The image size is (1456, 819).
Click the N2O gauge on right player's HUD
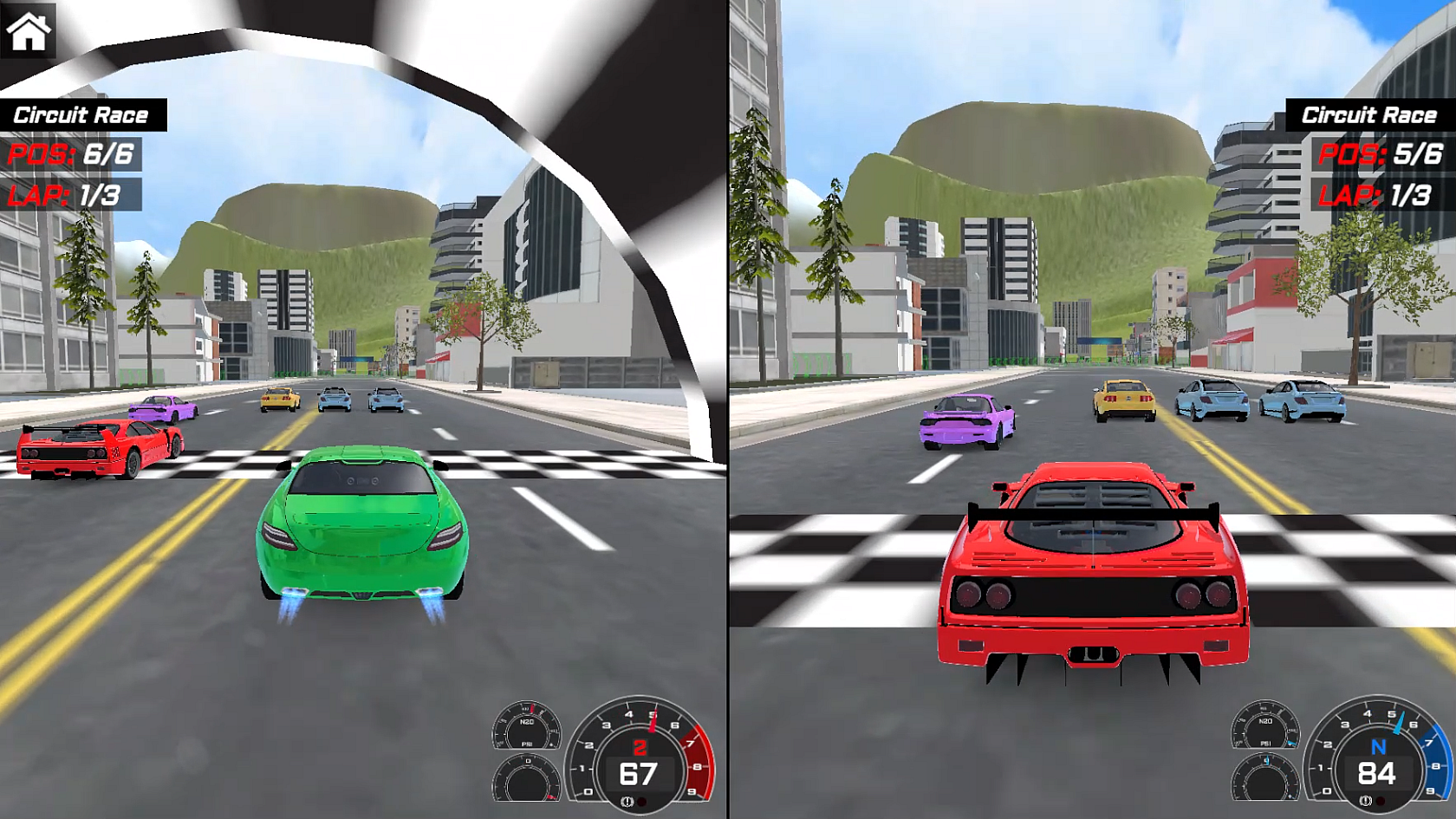pyautogui.click(x=1265, y=725)
